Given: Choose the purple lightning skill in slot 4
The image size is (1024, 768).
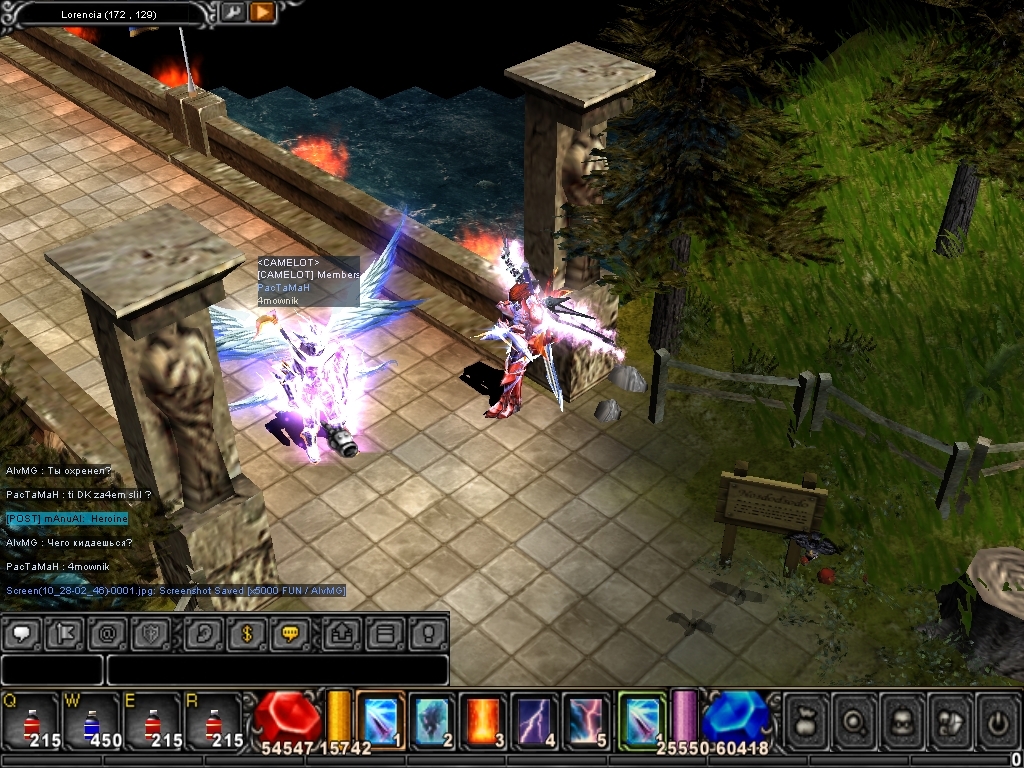Looking at the screenshot, I should pos(536,720).
